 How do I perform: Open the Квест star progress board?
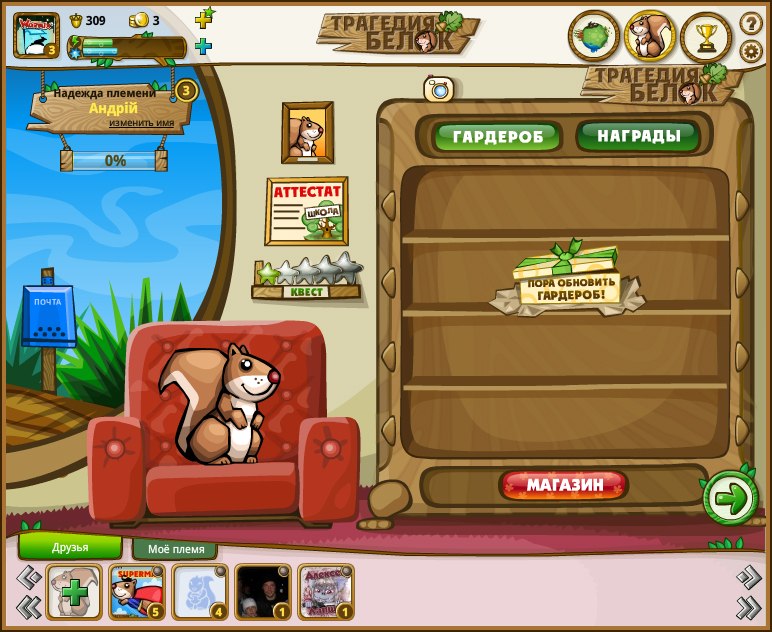[x=307, y=278]
